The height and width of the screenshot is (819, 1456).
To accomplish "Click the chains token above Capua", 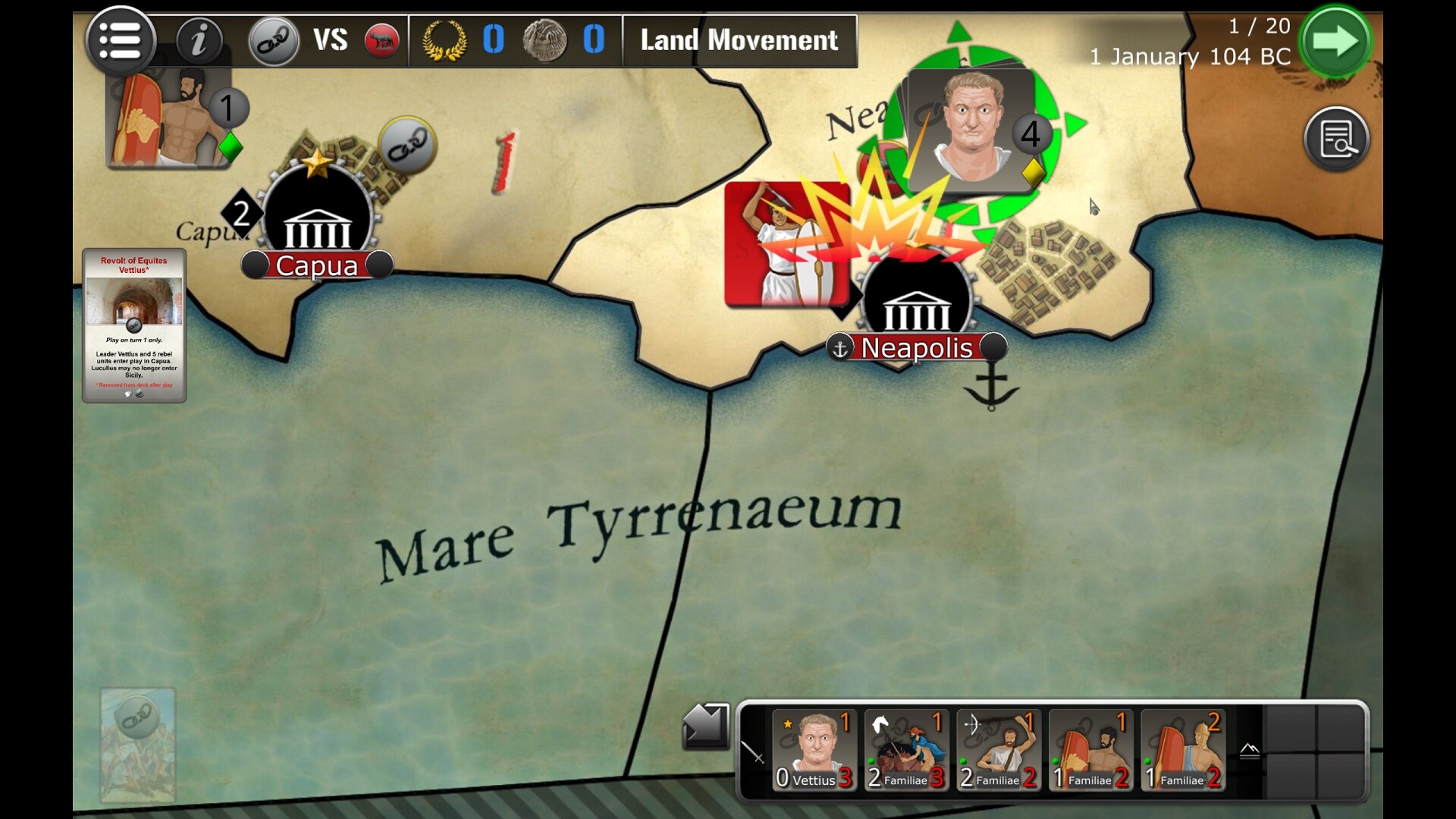I will tap(406, 145).
